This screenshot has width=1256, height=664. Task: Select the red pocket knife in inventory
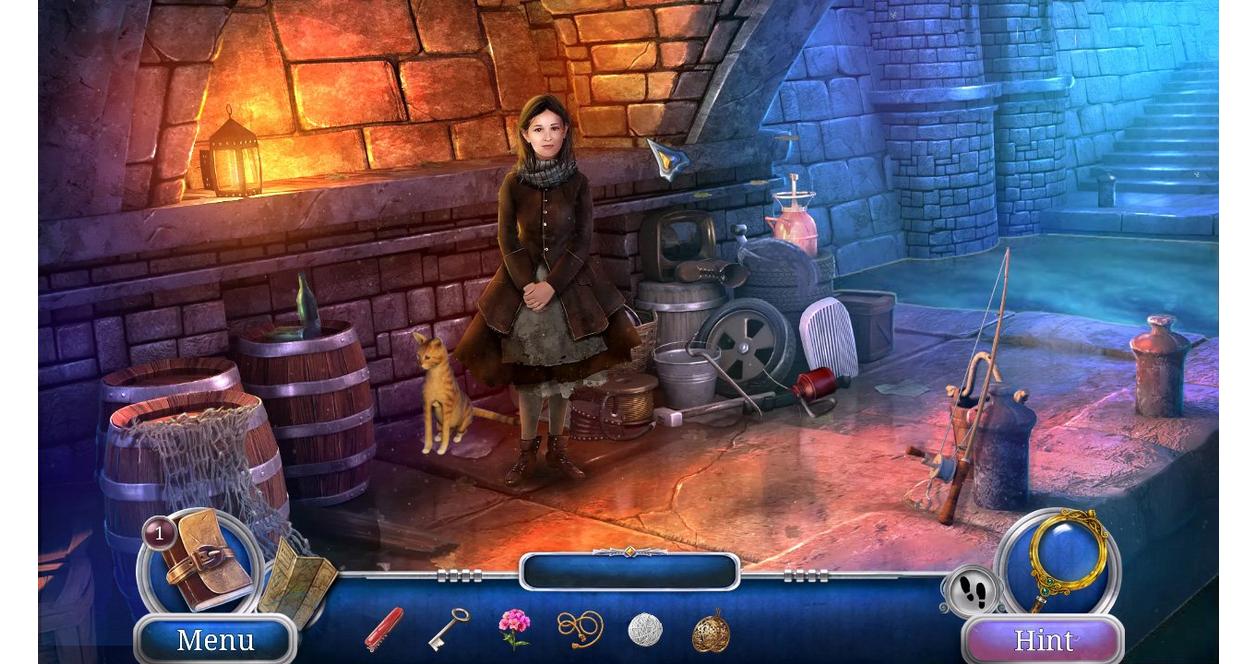click(x=384, y=629)
